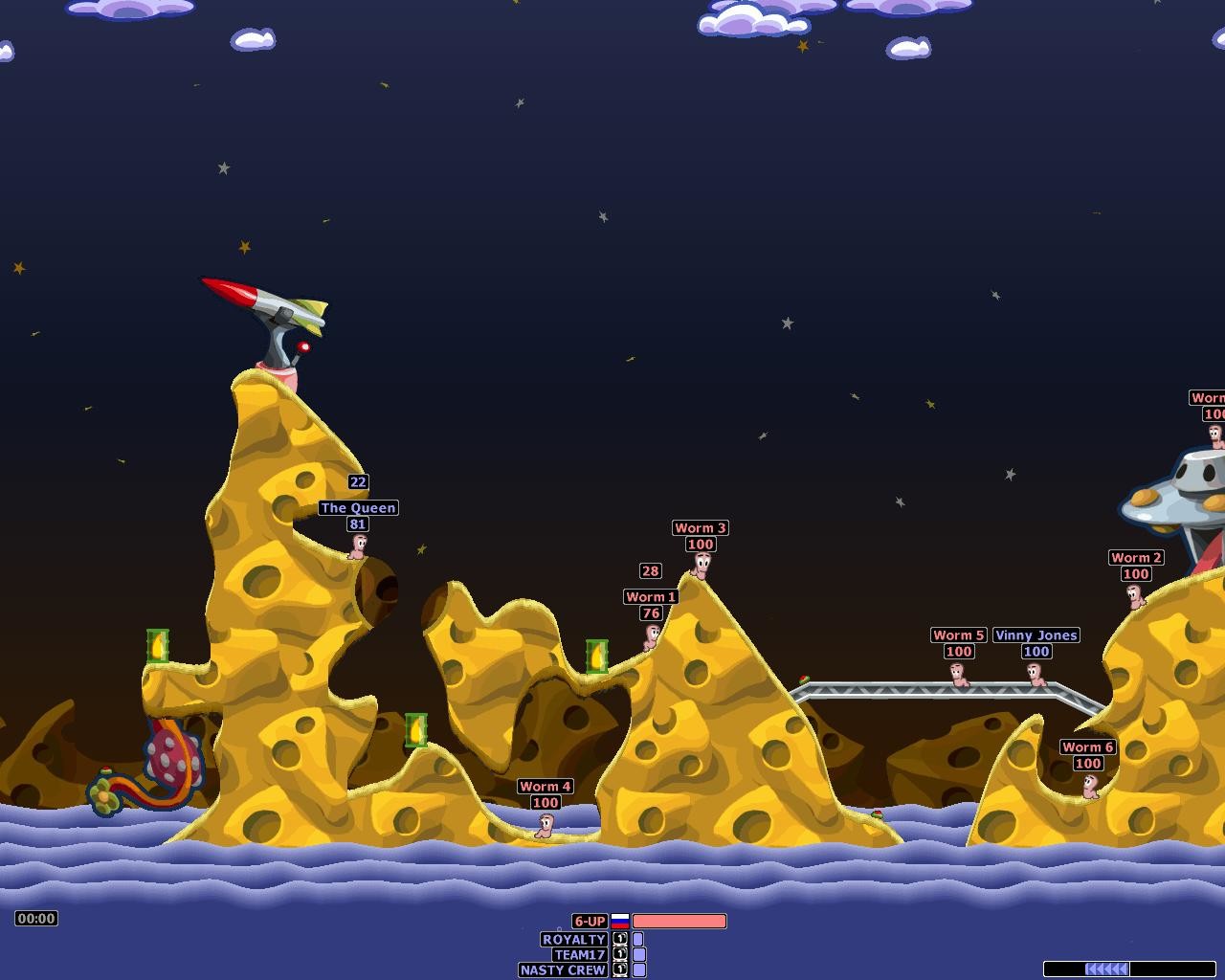Click the 00:00 turn timer
Image resolution: width=1225 pixels, height=980 pixels.
point(35,919)
